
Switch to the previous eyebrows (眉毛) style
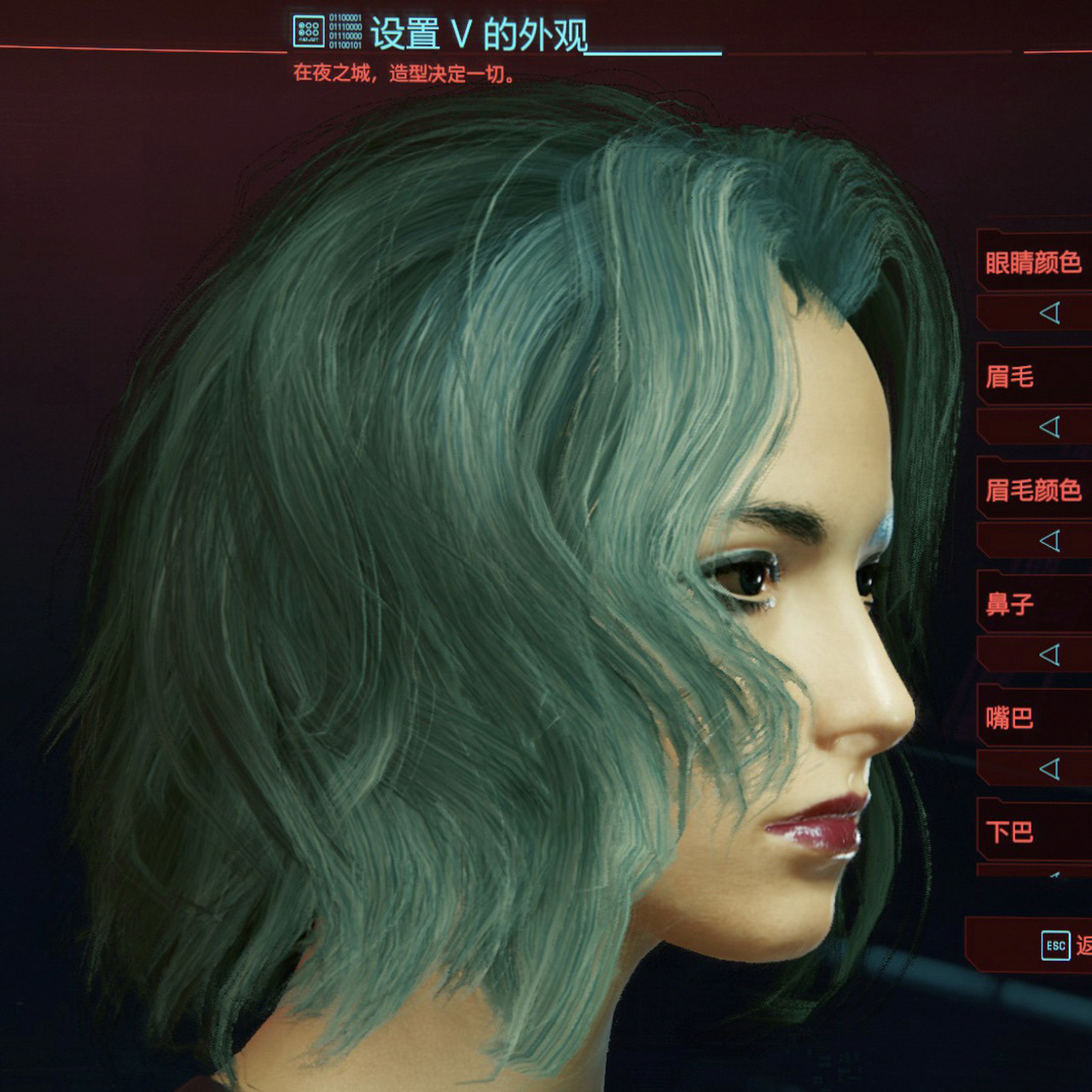[1050, 427]
